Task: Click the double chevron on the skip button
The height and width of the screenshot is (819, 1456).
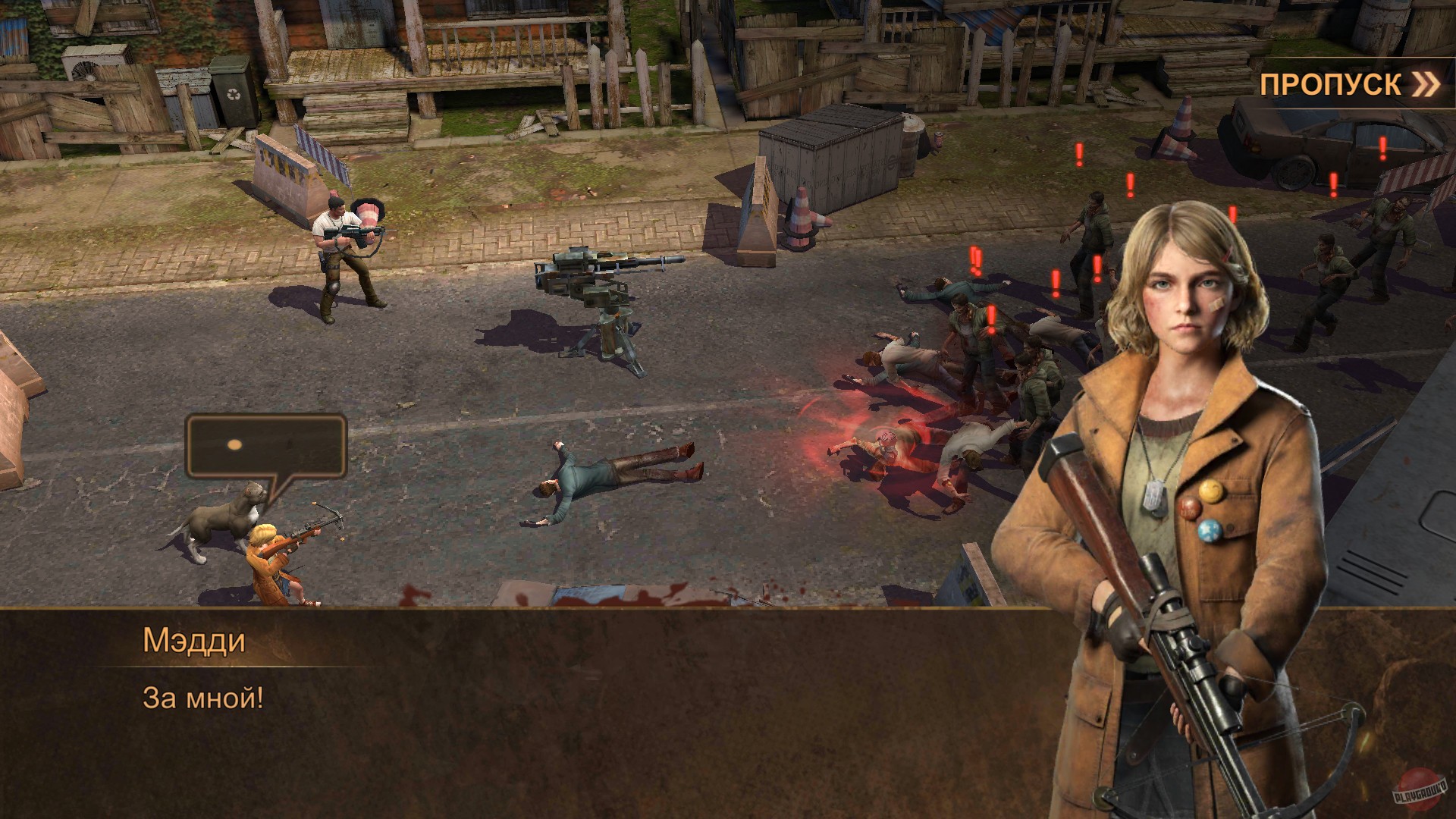Action: click(x=1426, y=85)
